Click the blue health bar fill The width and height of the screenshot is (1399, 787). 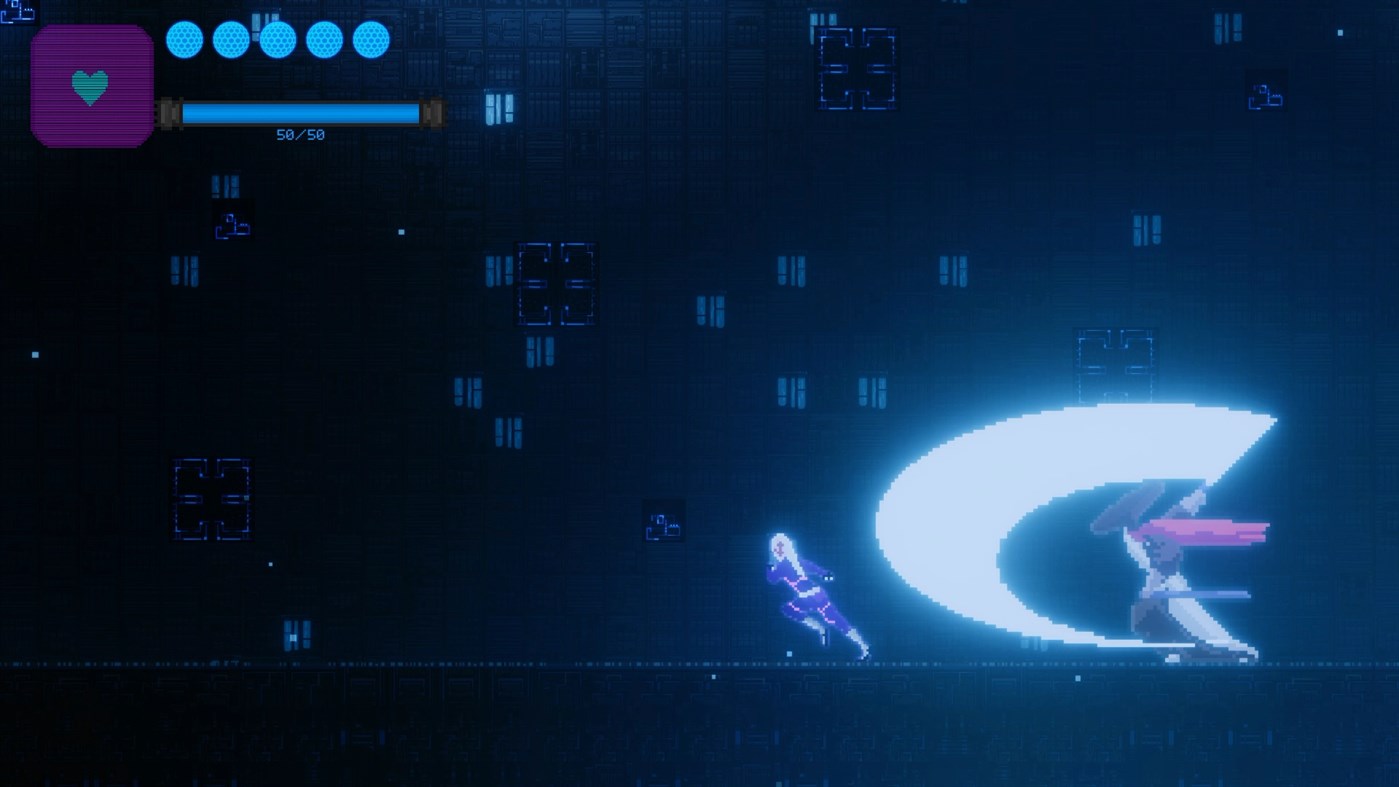pyautogui.click(x=300, y=113)
